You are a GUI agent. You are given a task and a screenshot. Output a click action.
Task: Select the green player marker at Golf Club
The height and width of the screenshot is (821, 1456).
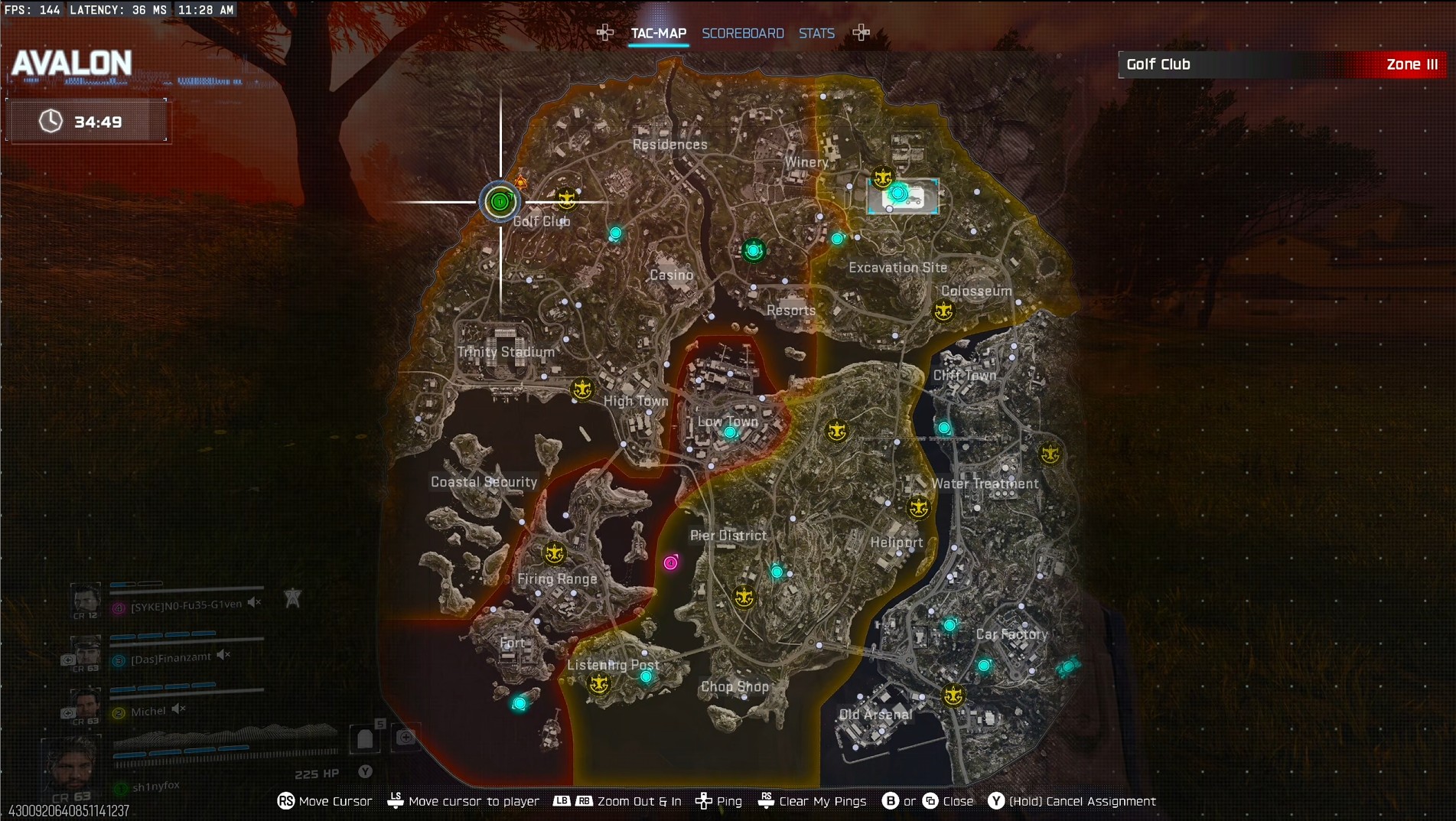pyautogui.click(x=500, y=202)
